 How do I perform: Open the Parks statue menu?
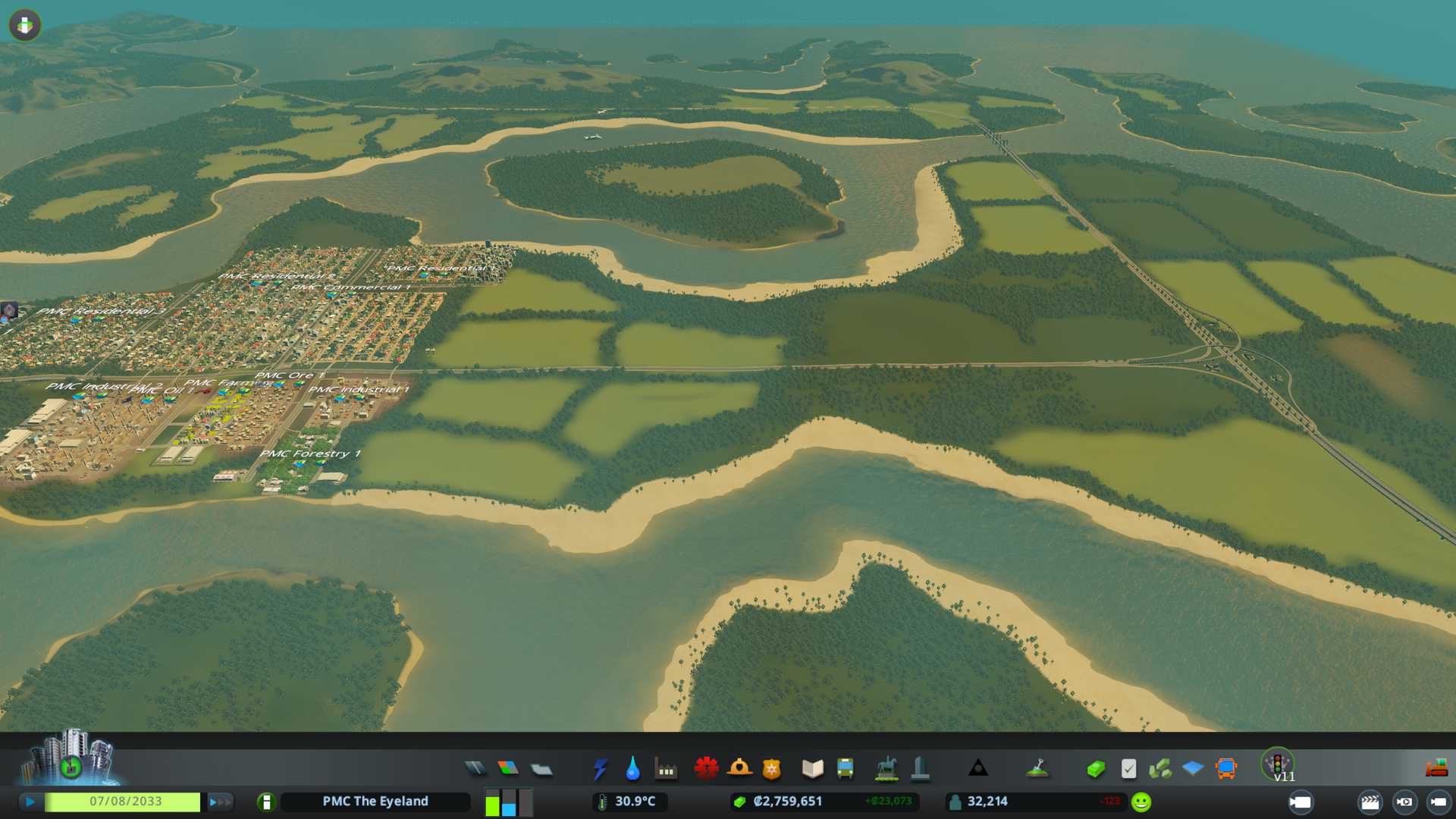pyautogui.click(x=886, y=769)
